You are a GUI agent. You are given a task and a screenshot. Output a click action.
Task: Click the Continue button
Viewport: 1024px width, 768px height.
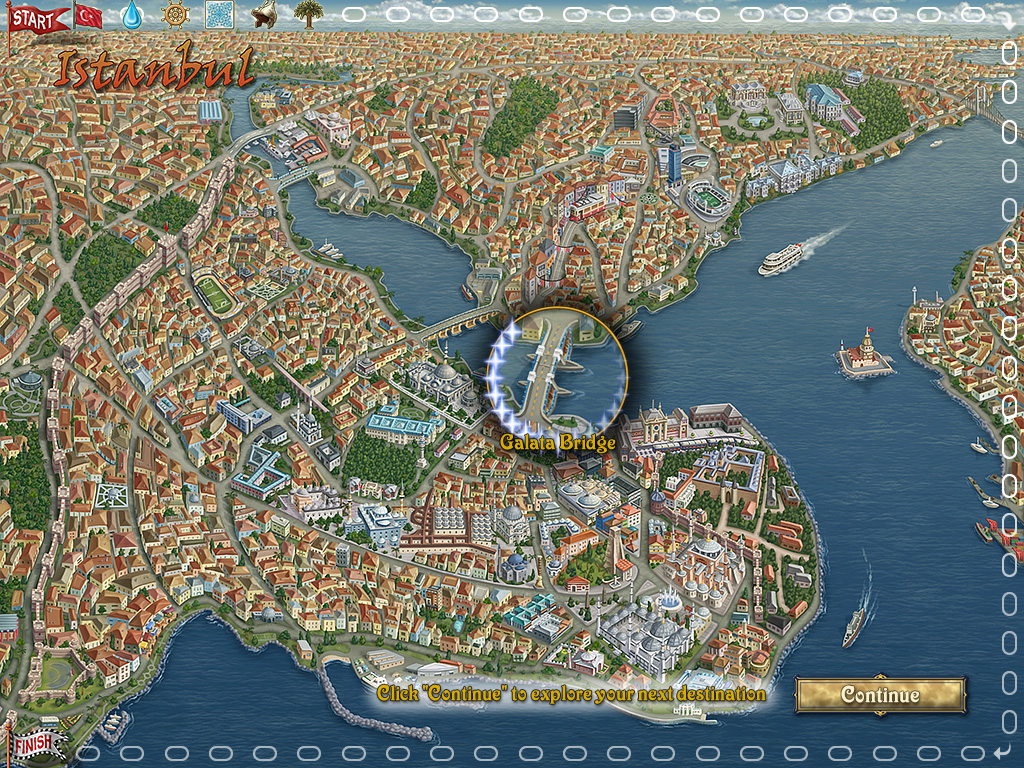click(880, 695)
